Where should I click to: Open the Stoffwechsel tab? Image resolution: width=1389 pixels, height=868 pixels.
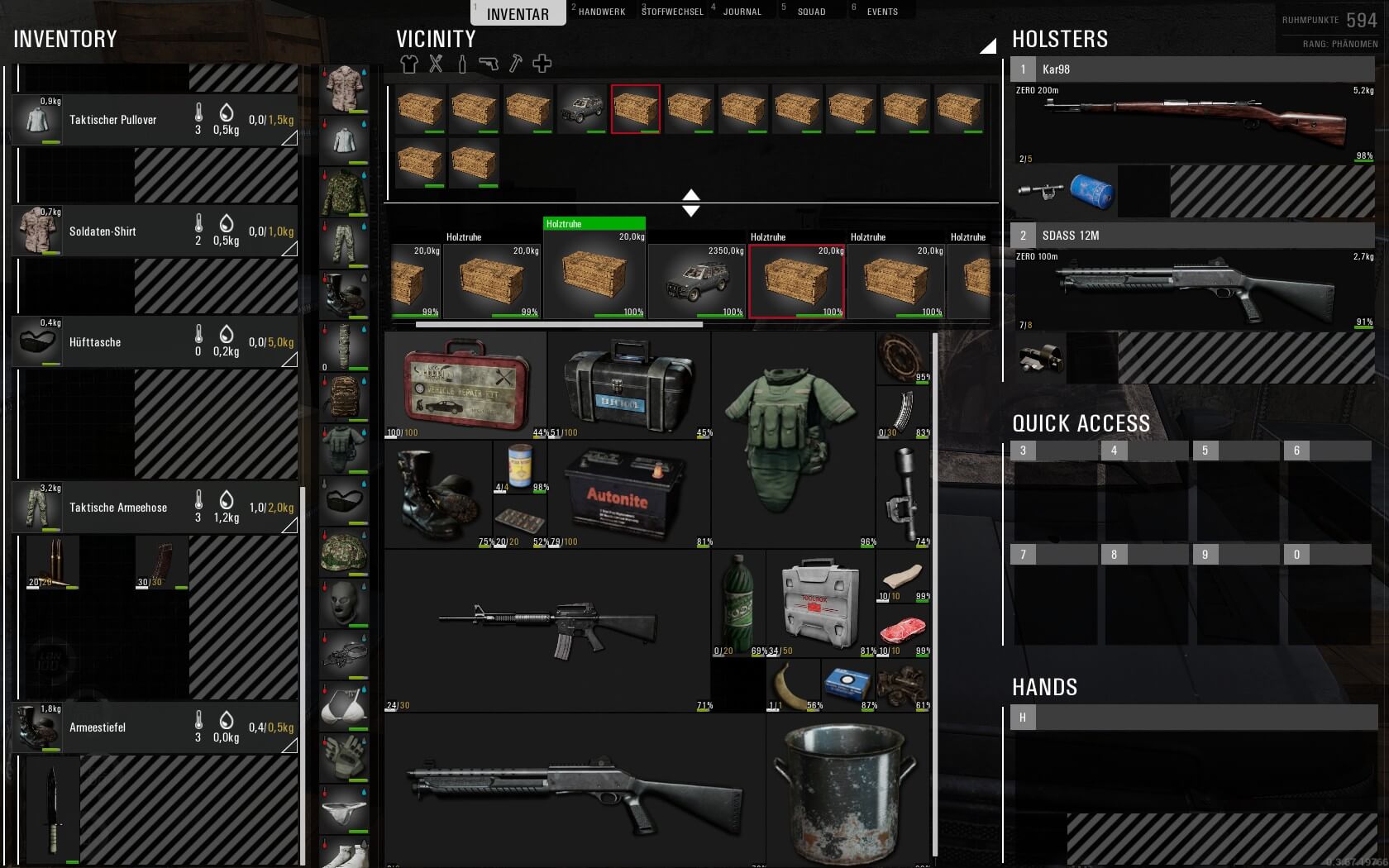[x=672, y=12]
